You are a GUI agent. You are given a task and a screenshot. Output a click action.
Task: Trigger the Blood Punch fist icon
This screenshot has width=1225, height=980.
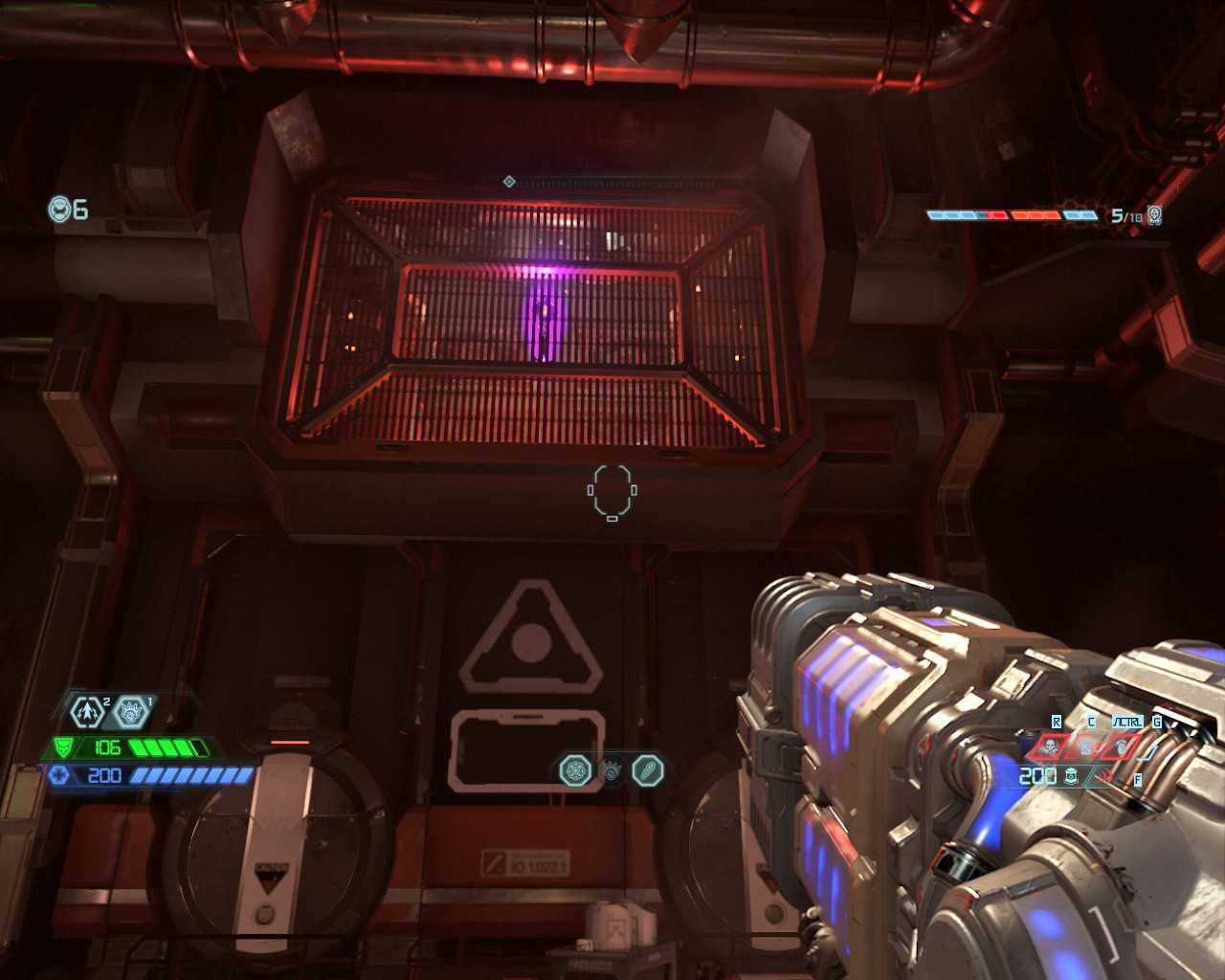(x=131, y=712)
